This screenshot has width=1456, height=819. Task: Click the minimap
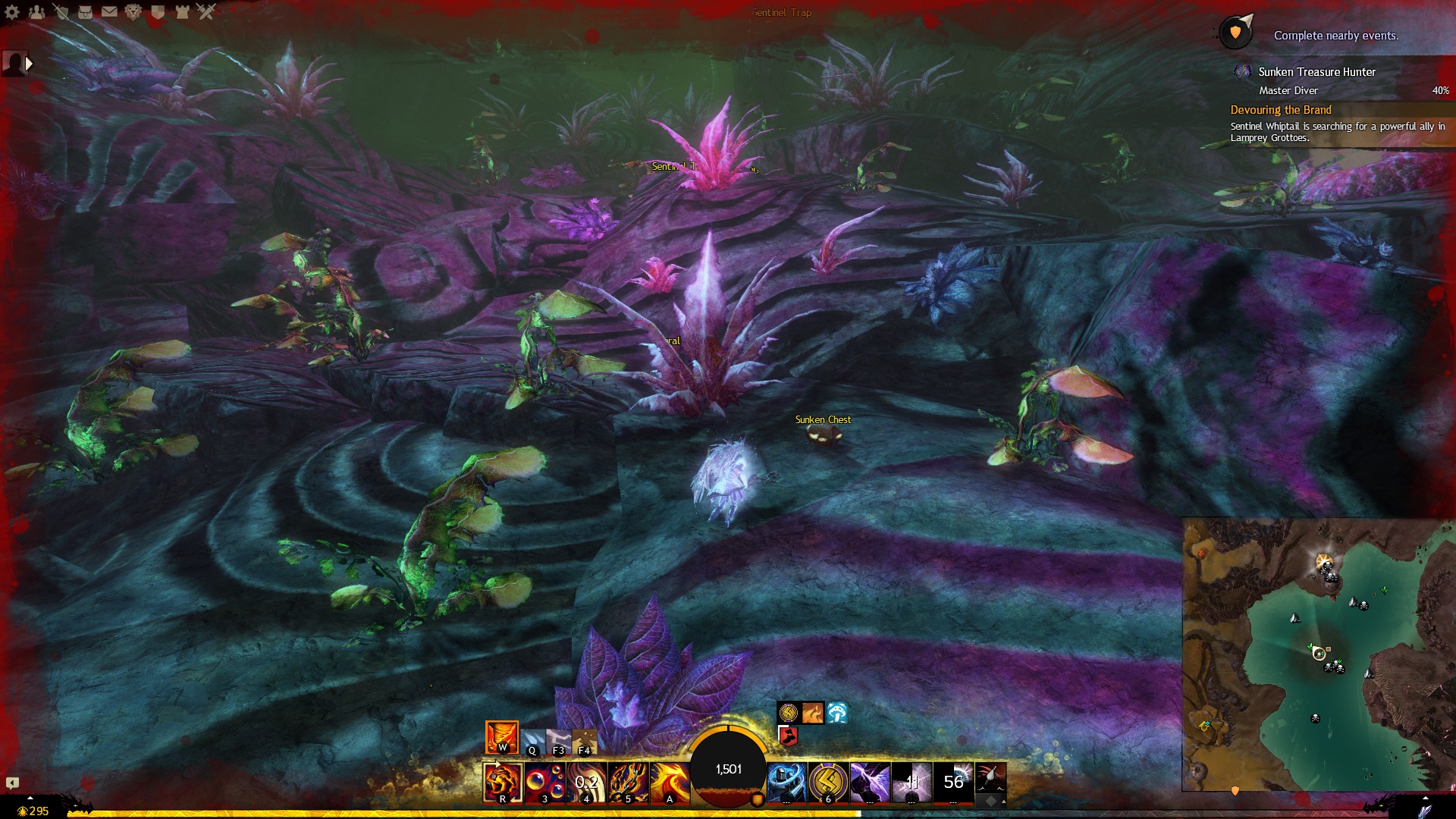(x=1318, y=654)
